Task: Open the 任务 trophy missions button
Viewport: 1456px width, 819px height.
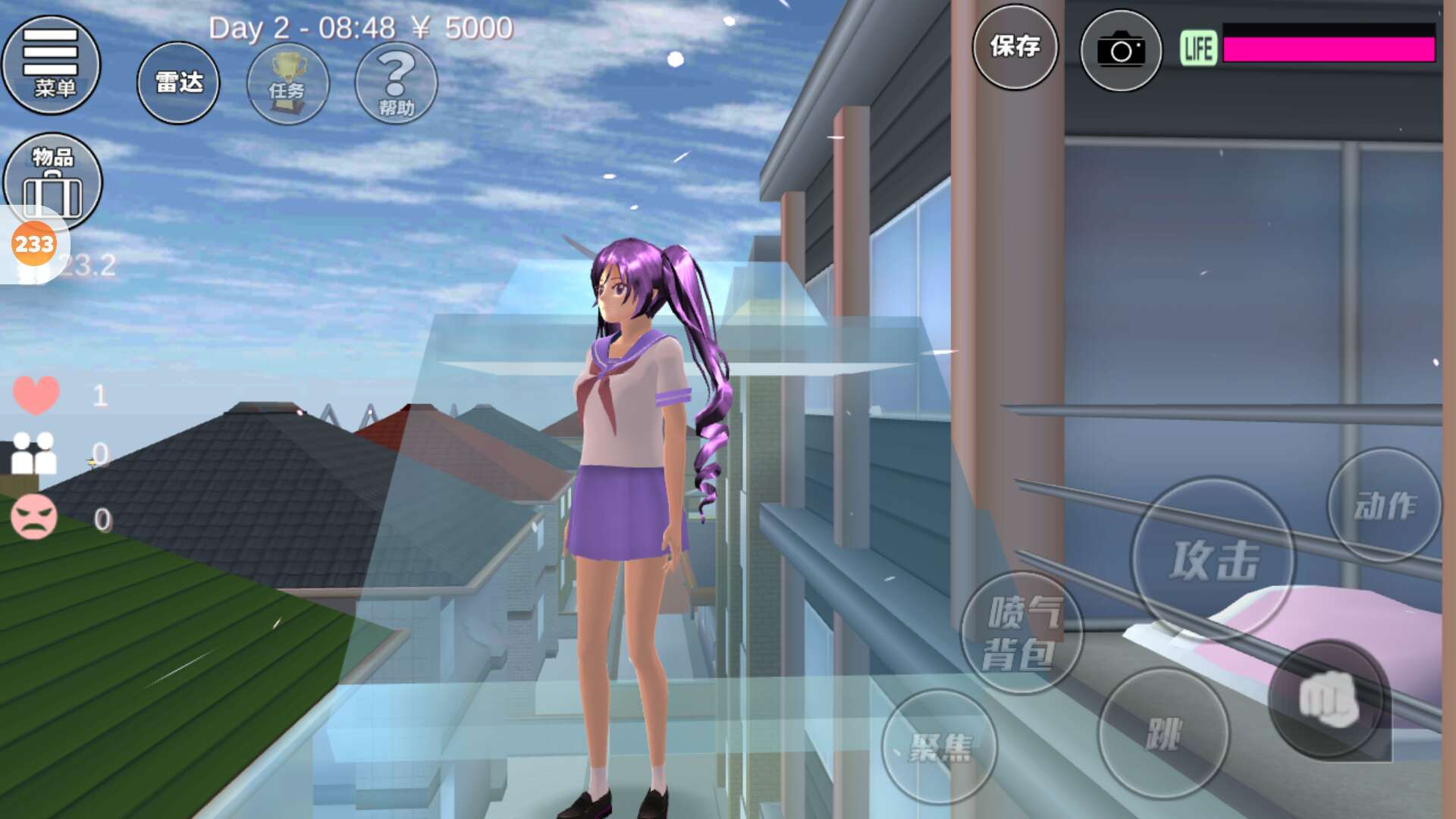Action: click(288, 84)
